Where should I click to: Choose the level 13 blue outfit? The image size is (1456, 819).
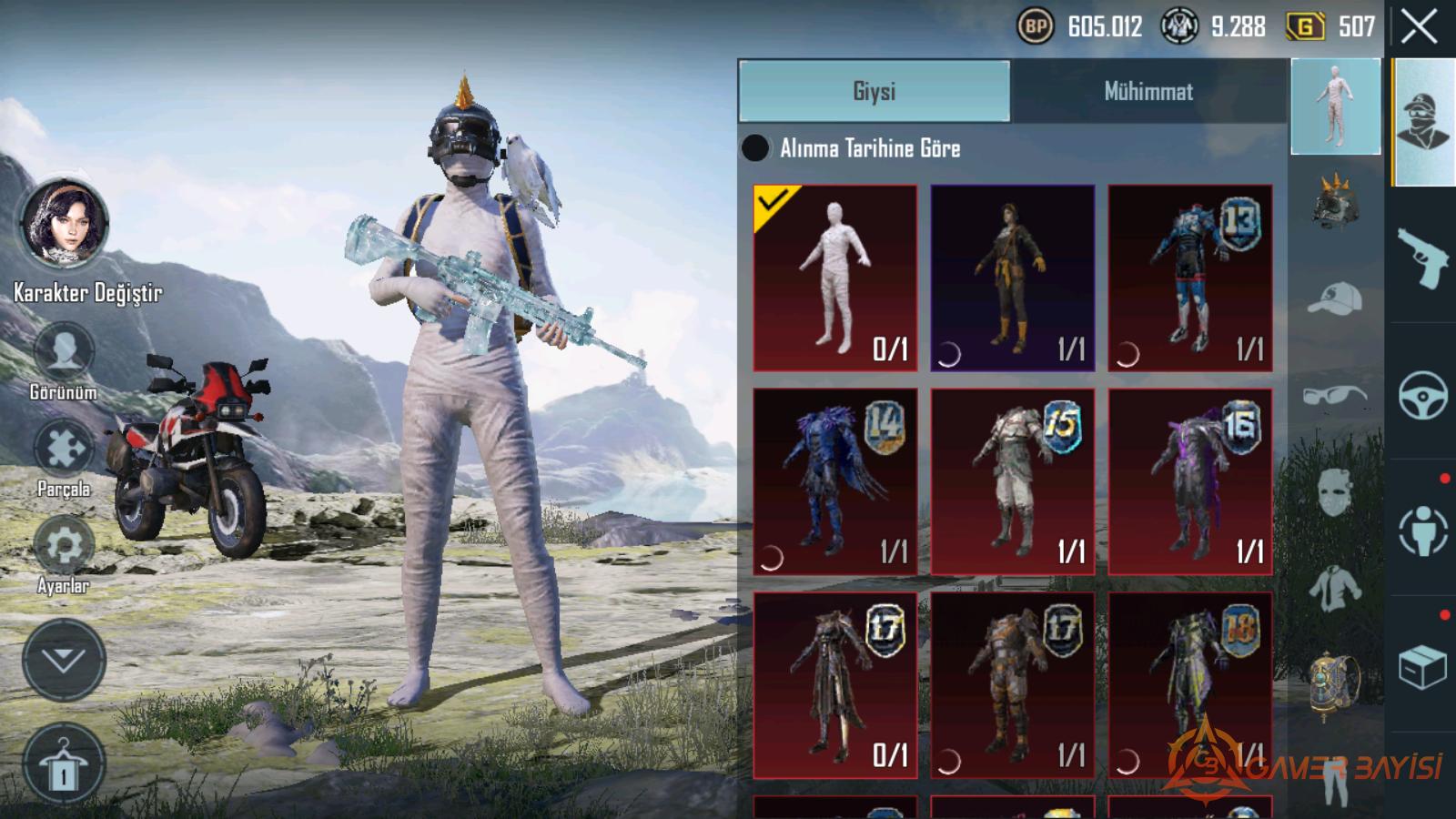pos(1189,278)
